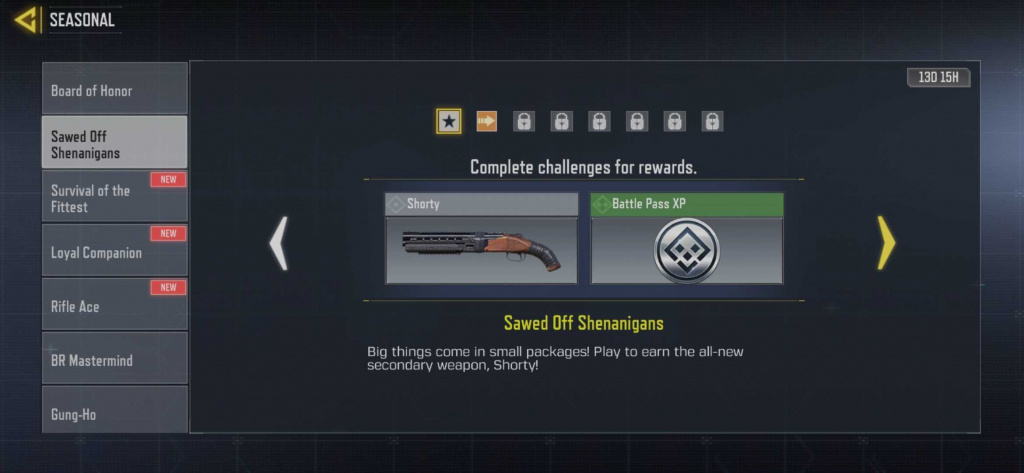Screen dimensions: 1024x473
Task: Open the Loyal Companion event
Action: (114, 252)
